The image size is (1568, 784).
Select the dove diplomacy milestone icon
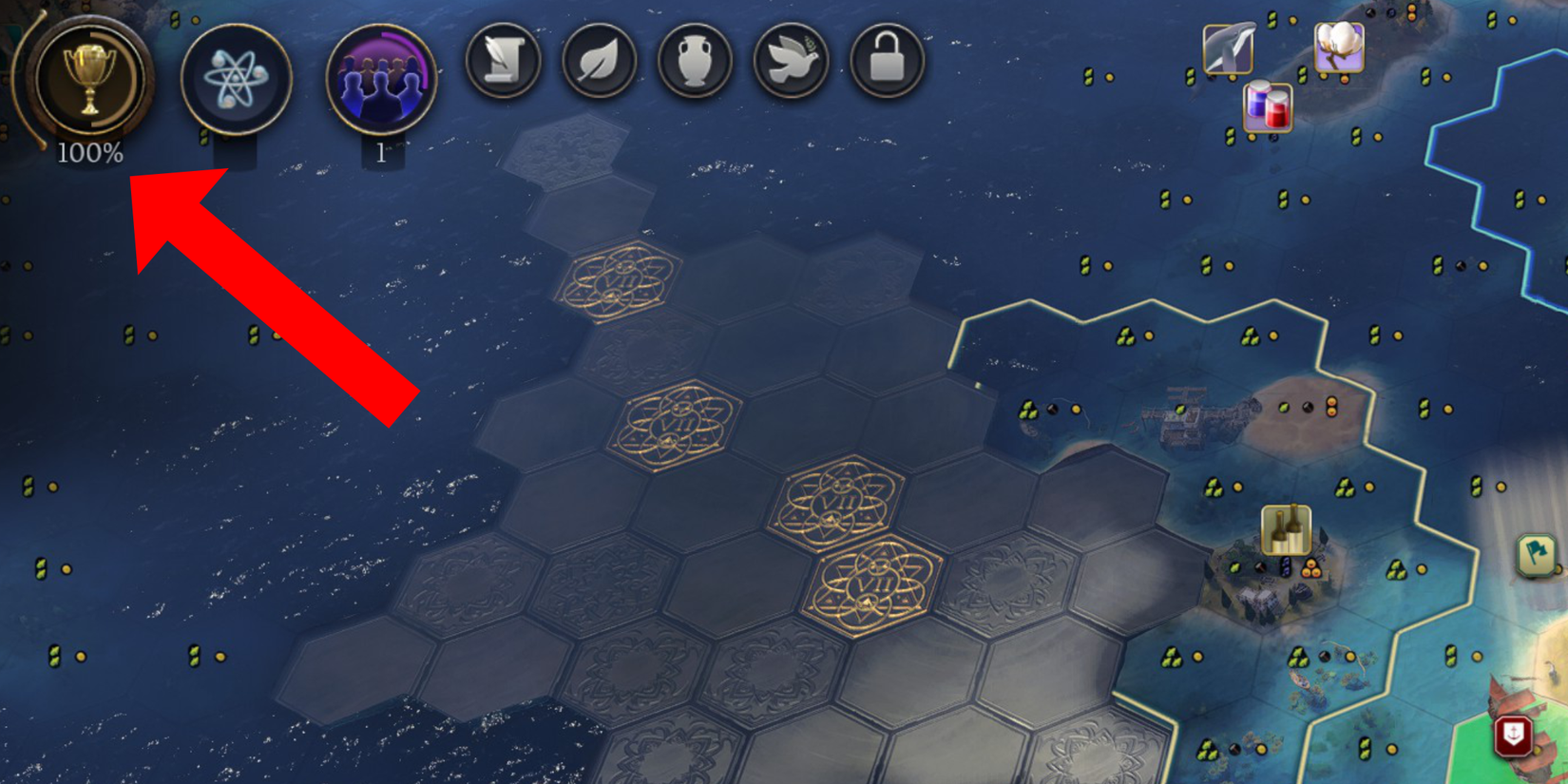(x=790, y=60)
